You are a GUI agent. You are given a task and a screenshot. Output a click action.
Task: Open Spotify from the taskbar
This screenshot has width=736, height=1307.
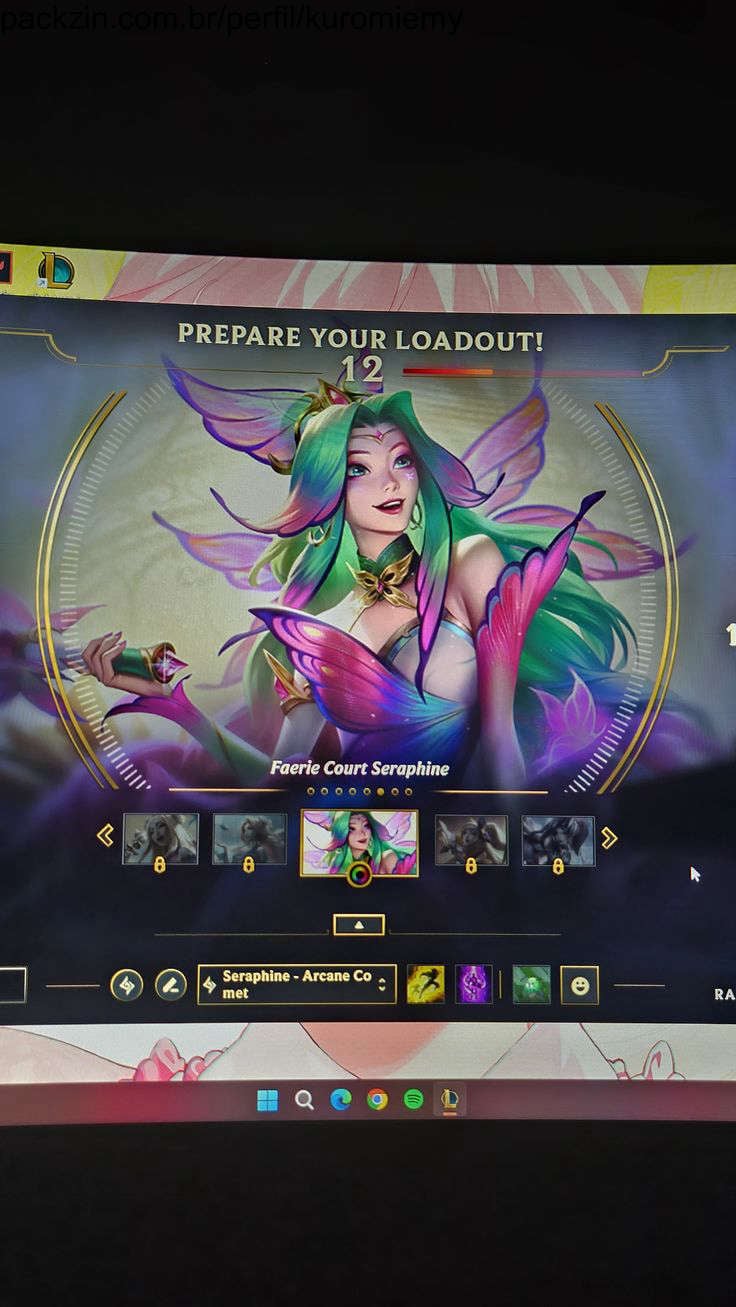point(413,1100)
